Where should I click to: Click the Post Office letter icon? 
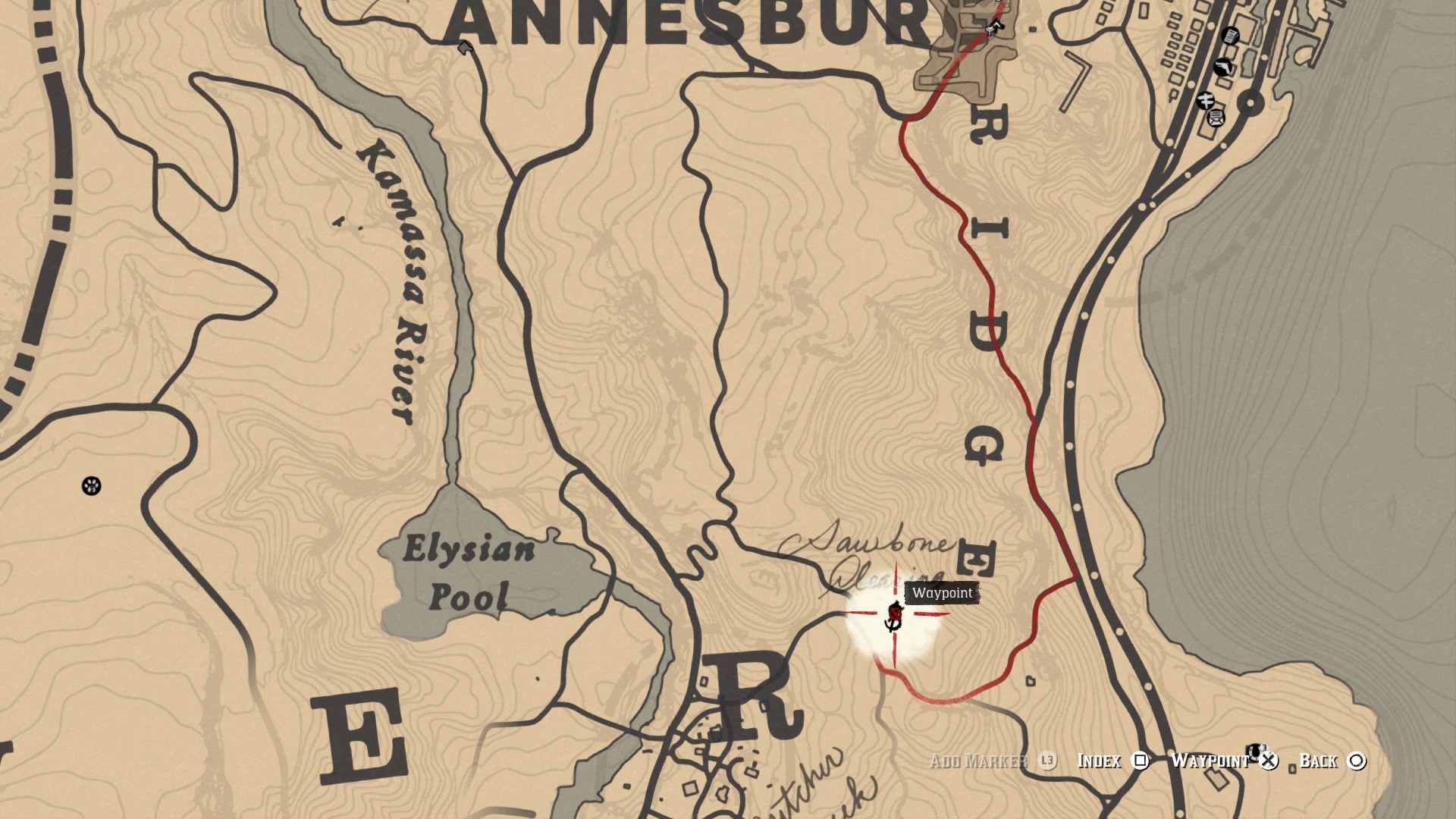1216,118
